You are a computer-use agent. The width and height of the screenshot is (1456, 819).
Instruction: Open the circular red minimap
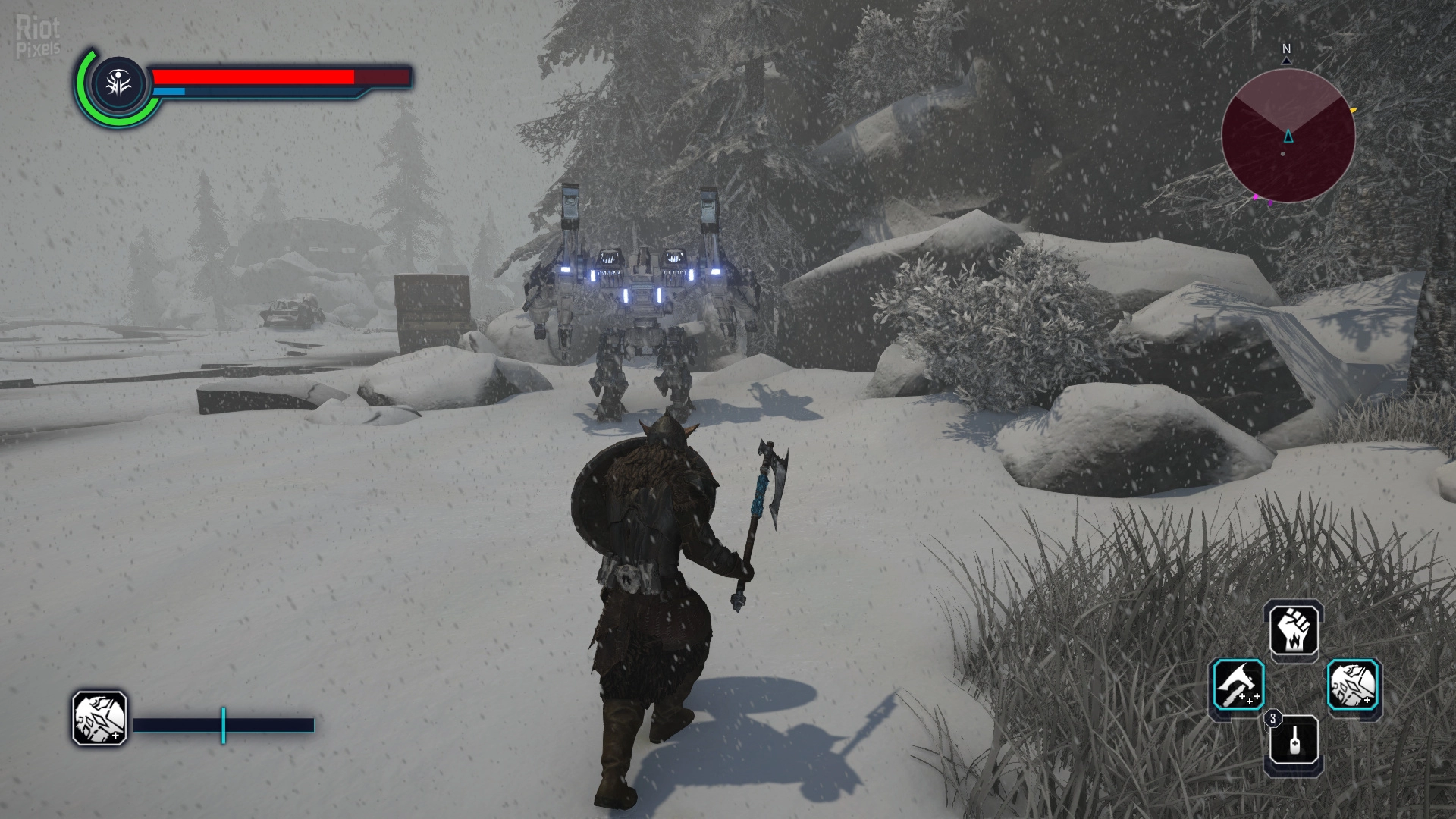pyautogui.click(x=1288, y=136)
